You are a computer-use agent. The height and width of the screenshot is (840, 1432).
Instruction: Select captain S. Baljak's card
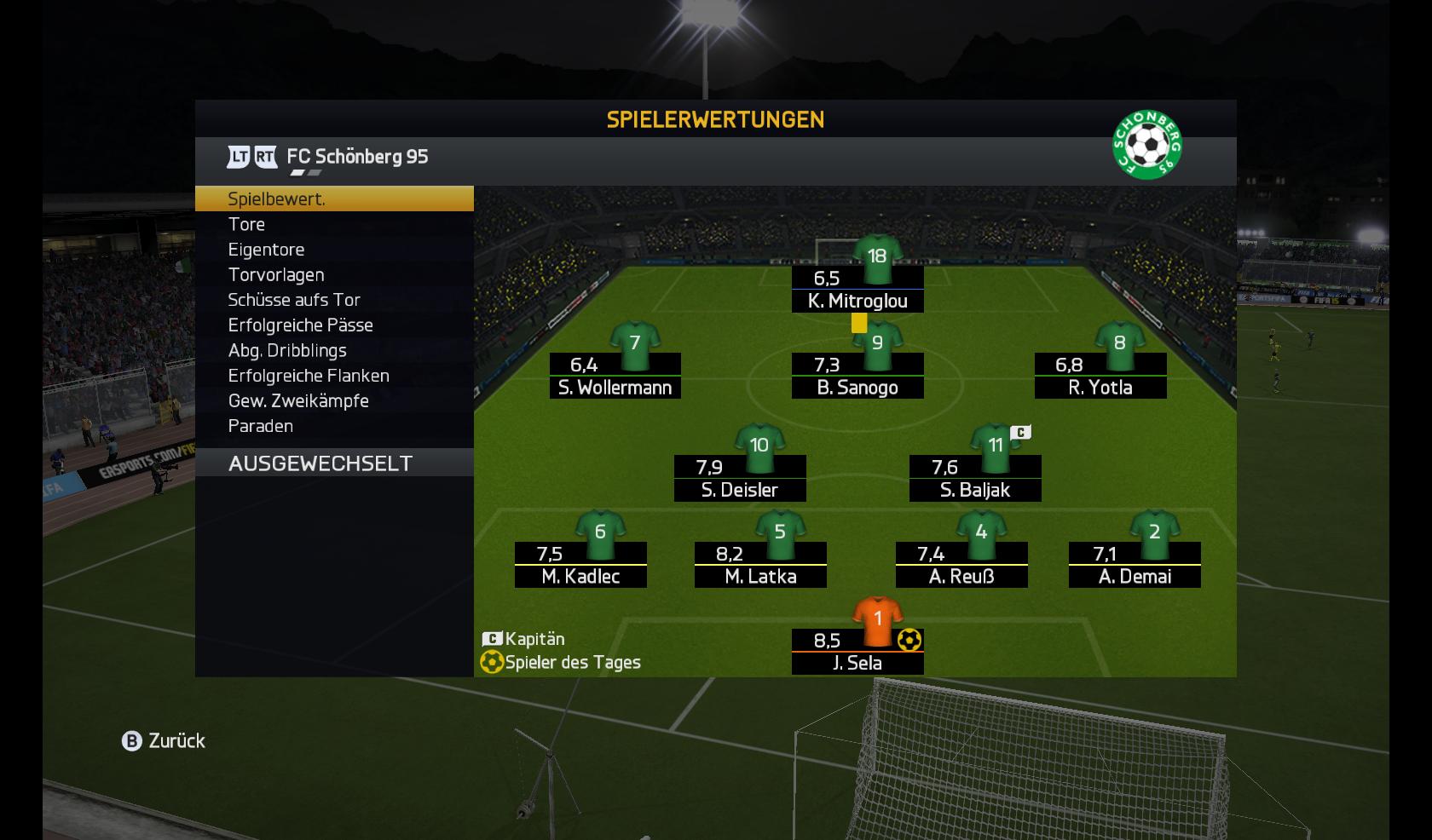coord(975,478)
